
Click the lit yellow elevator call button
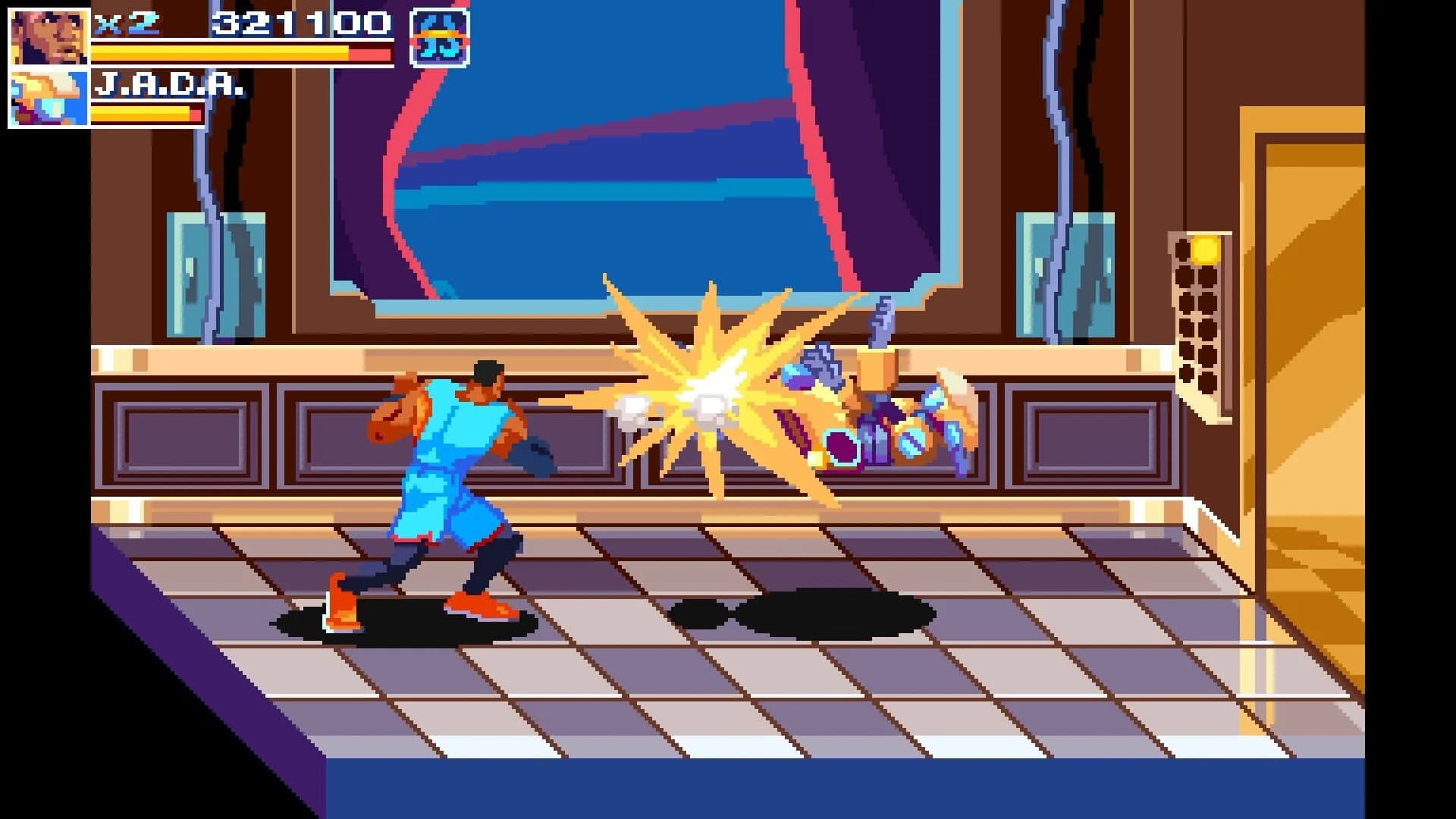point(1205,250)
